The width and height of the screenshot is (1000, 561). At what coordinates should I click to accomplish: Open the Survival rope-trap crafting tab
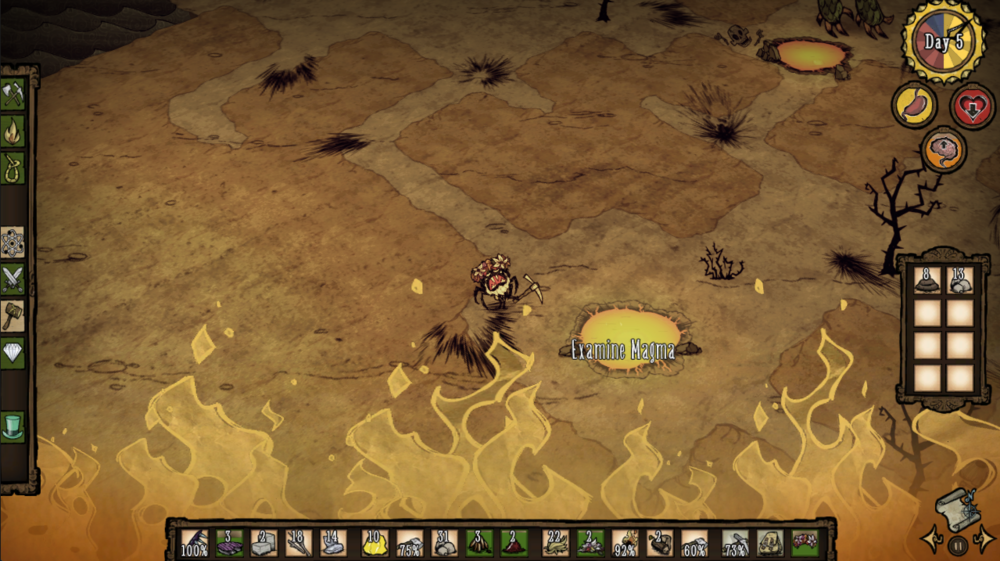(x=13, y=165)
